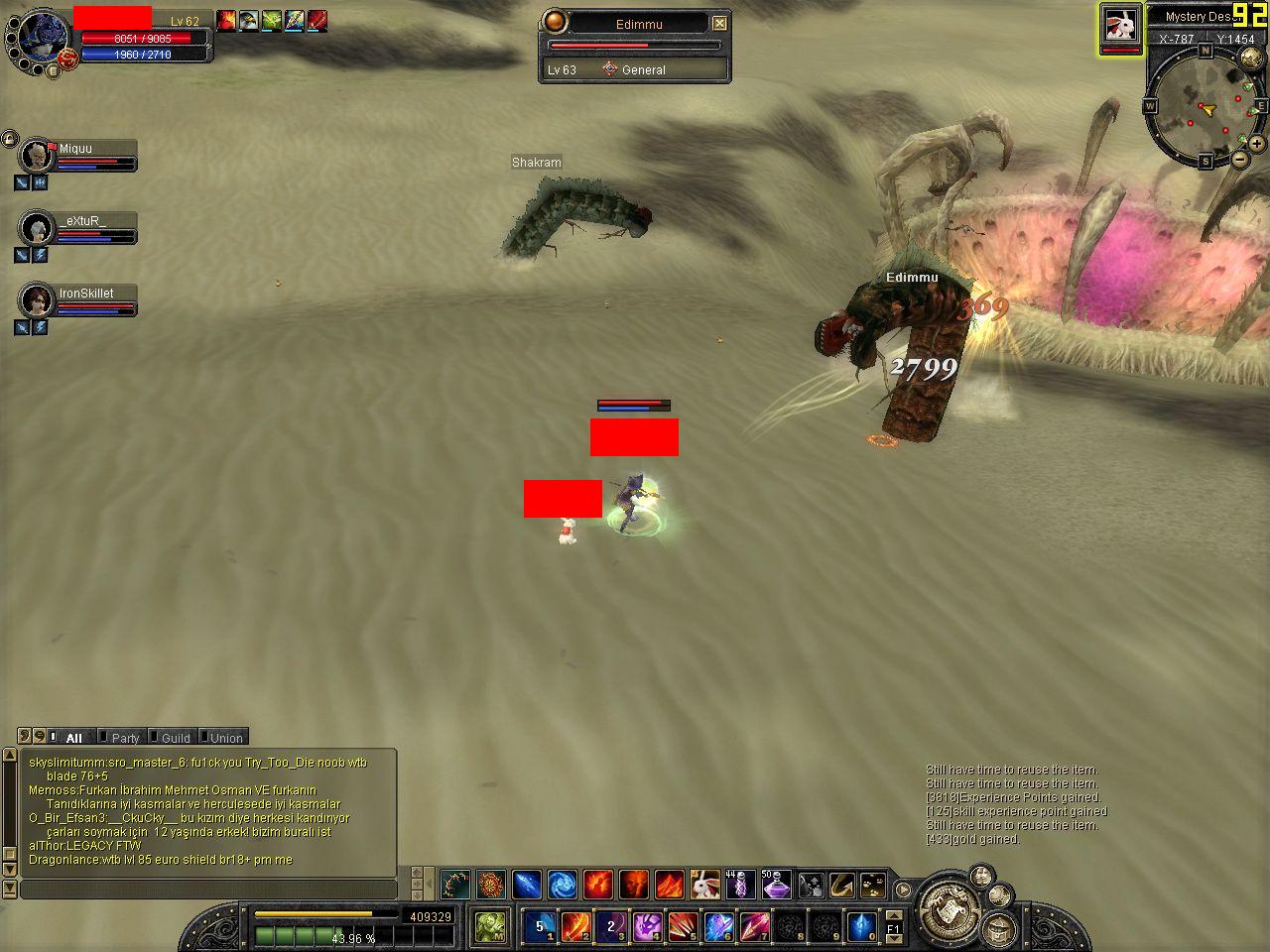
Task: Zoom in the minimap with plus button
Action: click(1257, 144)
